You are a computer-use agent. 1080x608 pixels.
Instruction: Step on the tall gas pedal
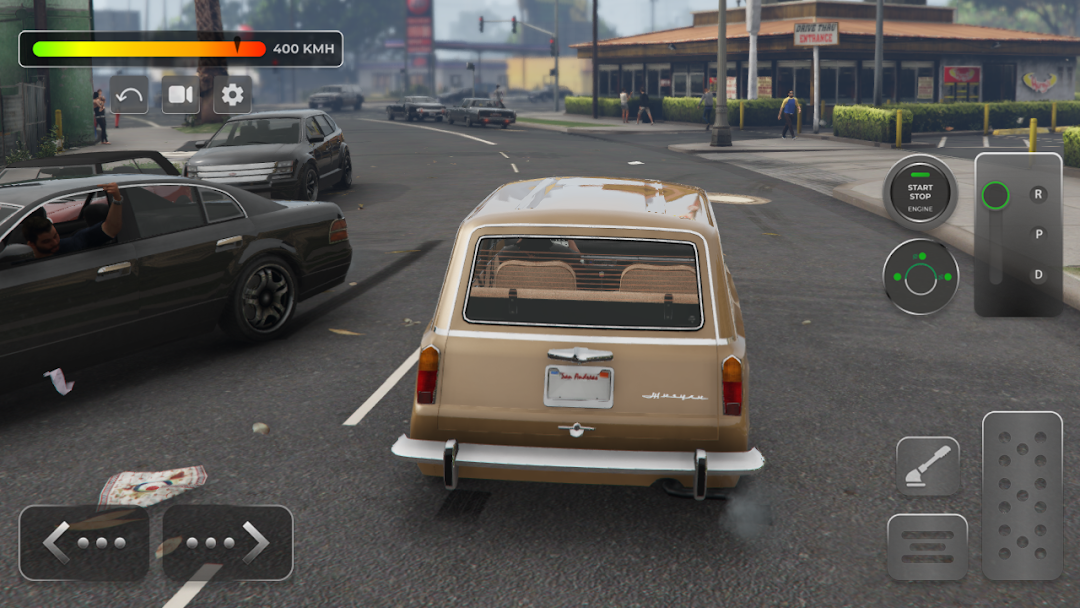(x=1022, y=495)
